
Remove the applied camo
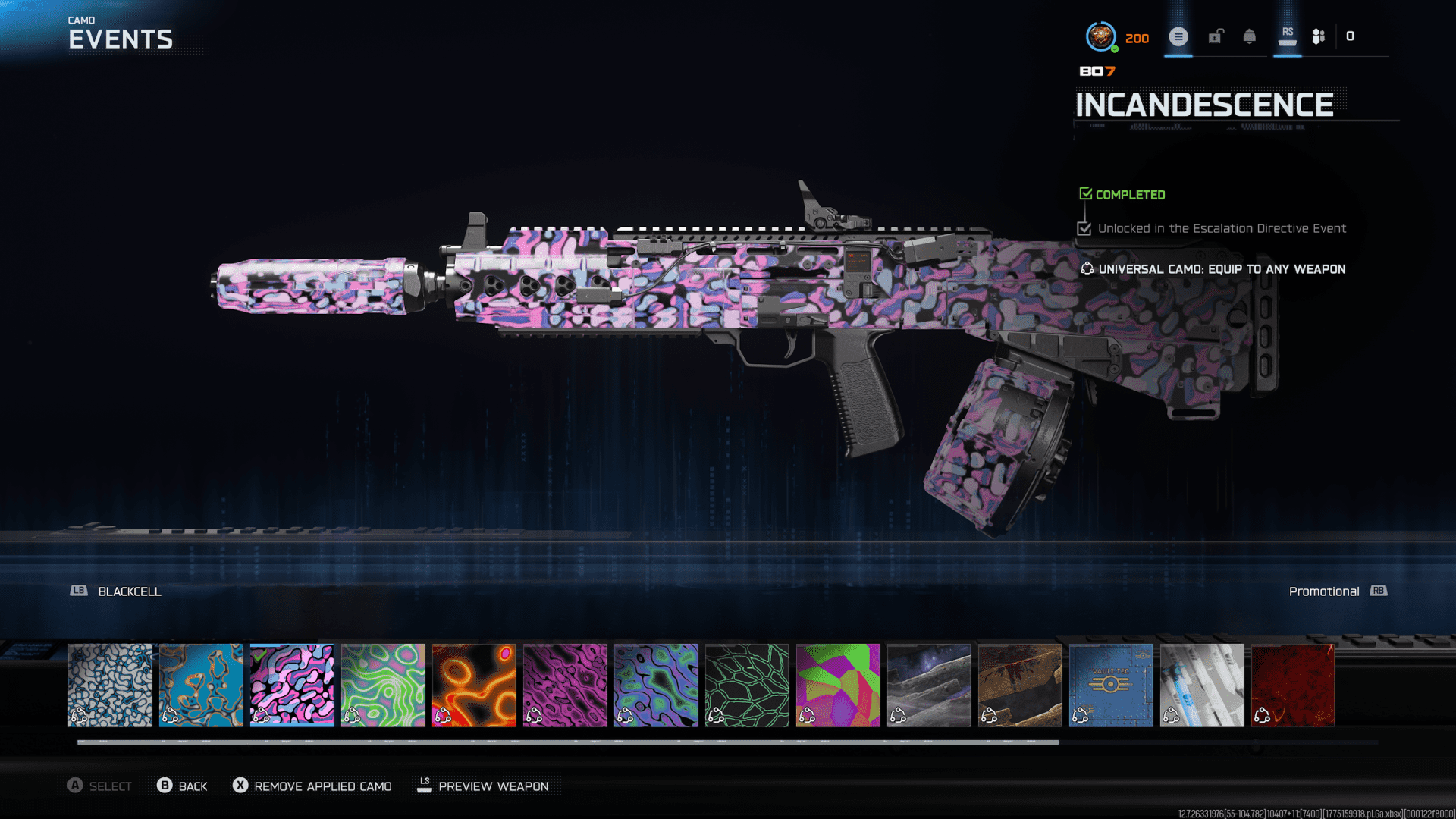(312, 786)
